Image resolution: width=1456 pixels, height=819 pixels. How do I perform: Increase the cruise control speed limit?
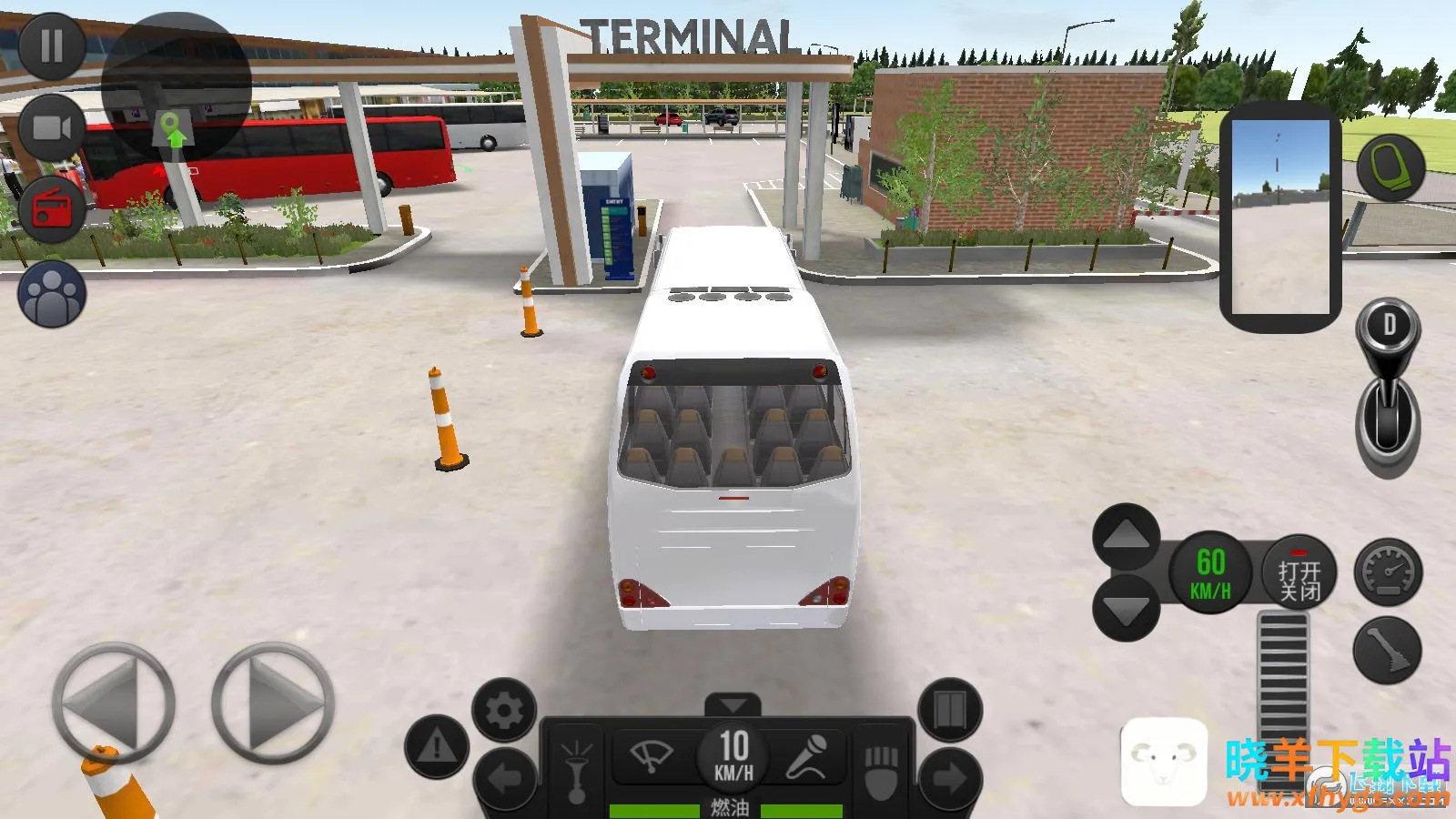[x=1127, y=537]
